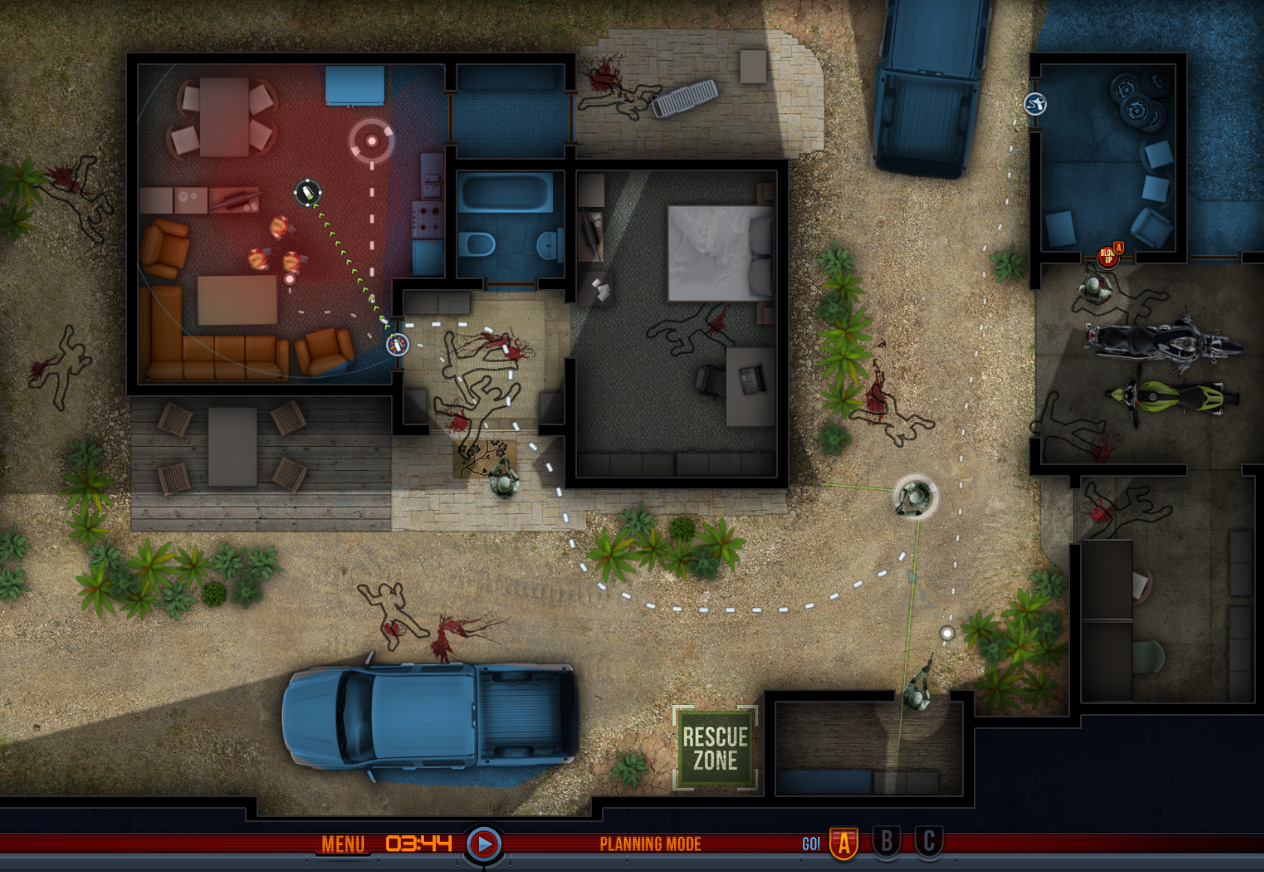Image resolution: width=1264 pixels, height=872 pixels.
Task: Open the MENU on the bottom bar
Action: 343,844
